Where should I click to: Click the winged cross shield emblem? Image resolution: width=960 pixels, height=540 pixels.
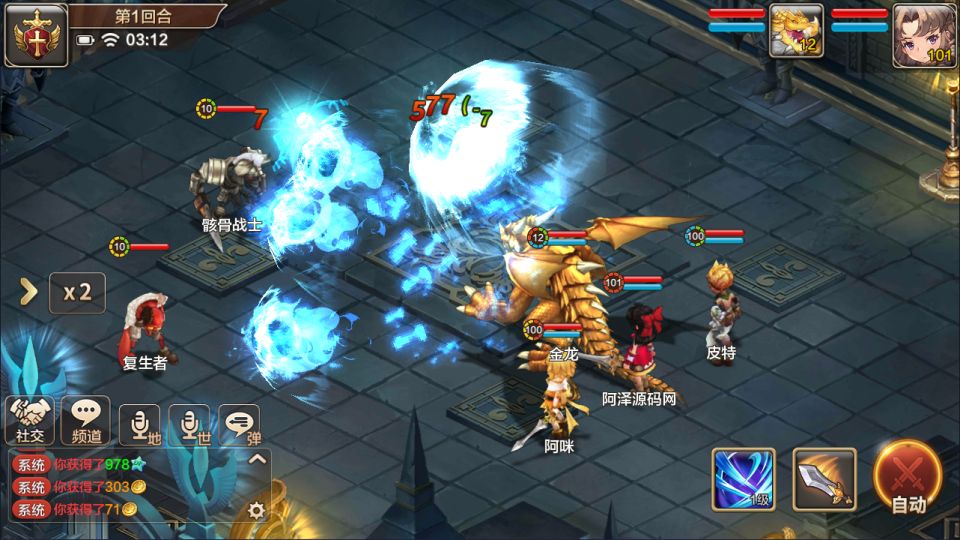(35, 35)
